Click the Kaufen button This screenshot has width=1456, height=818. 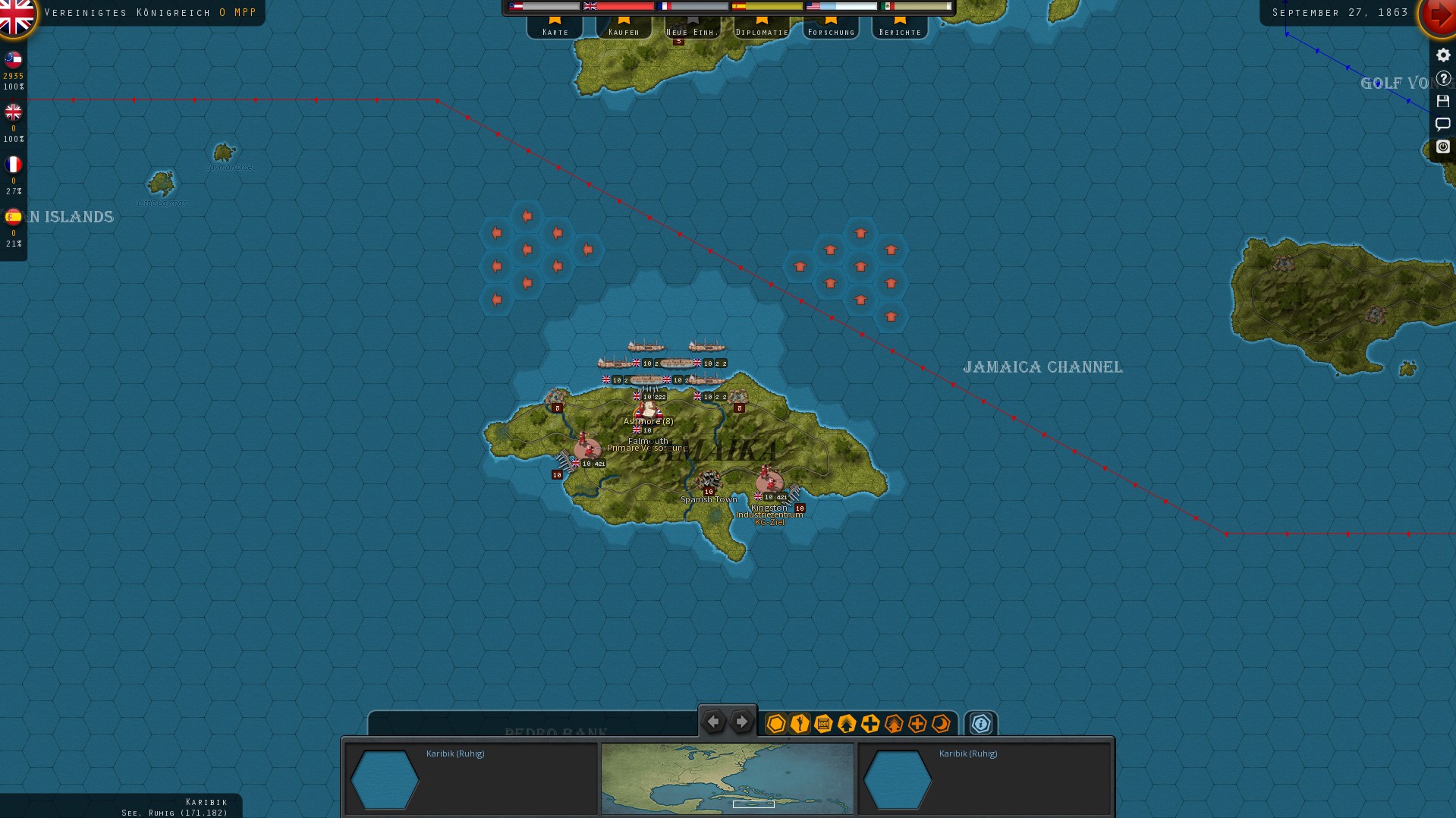point(624,30)
